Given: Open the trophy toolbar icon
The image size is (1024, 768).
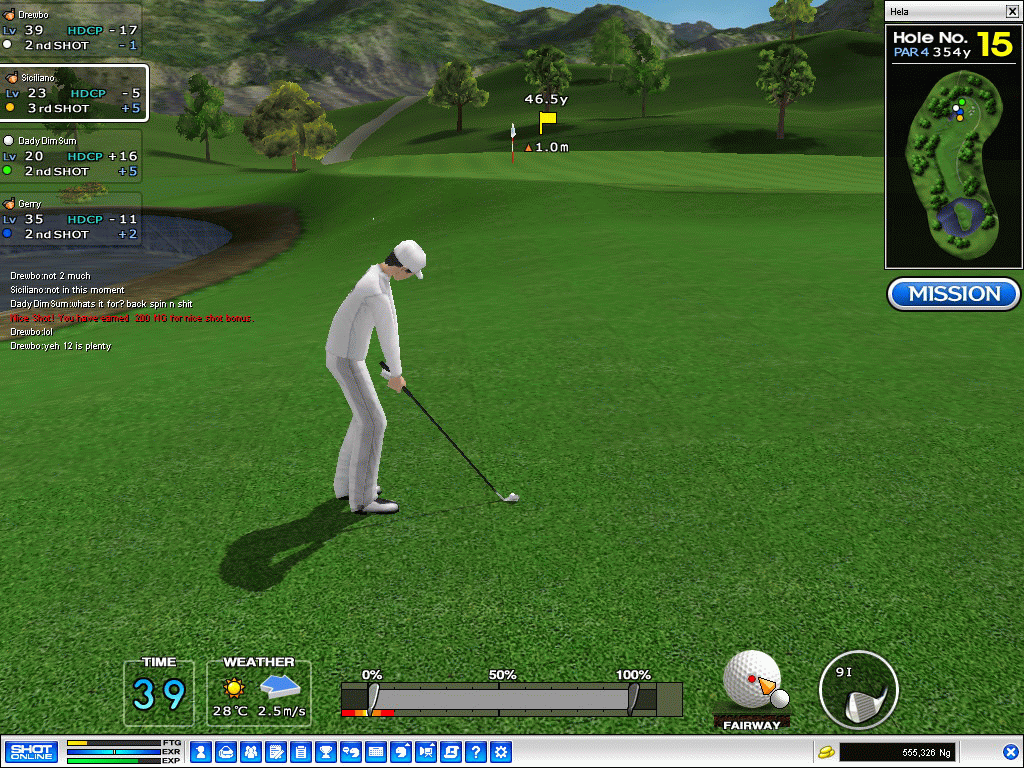Looking at the screenshot, I should 325,751.
